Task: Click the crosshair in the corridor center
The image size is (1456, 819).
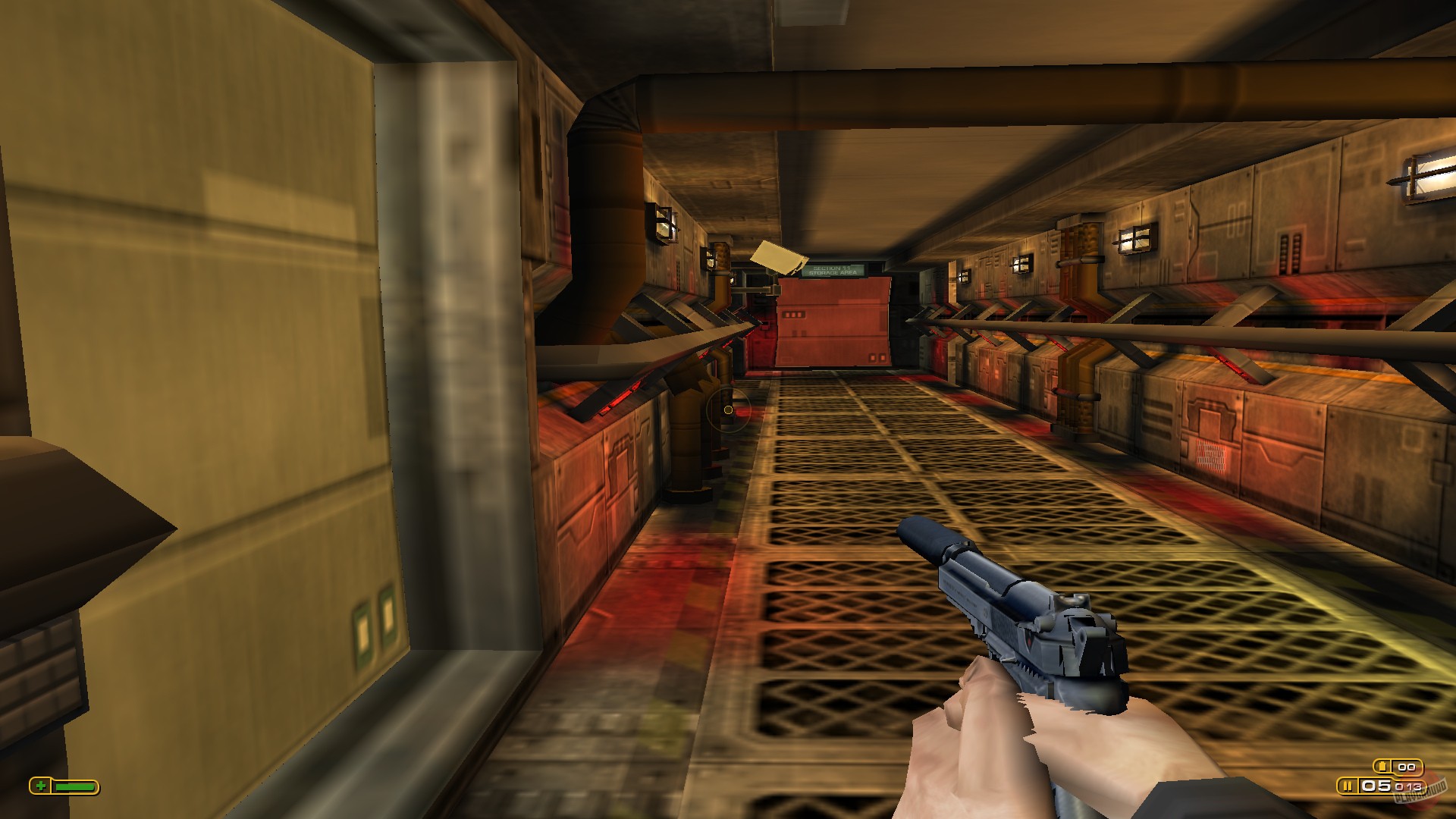Action: coord(728,409)
